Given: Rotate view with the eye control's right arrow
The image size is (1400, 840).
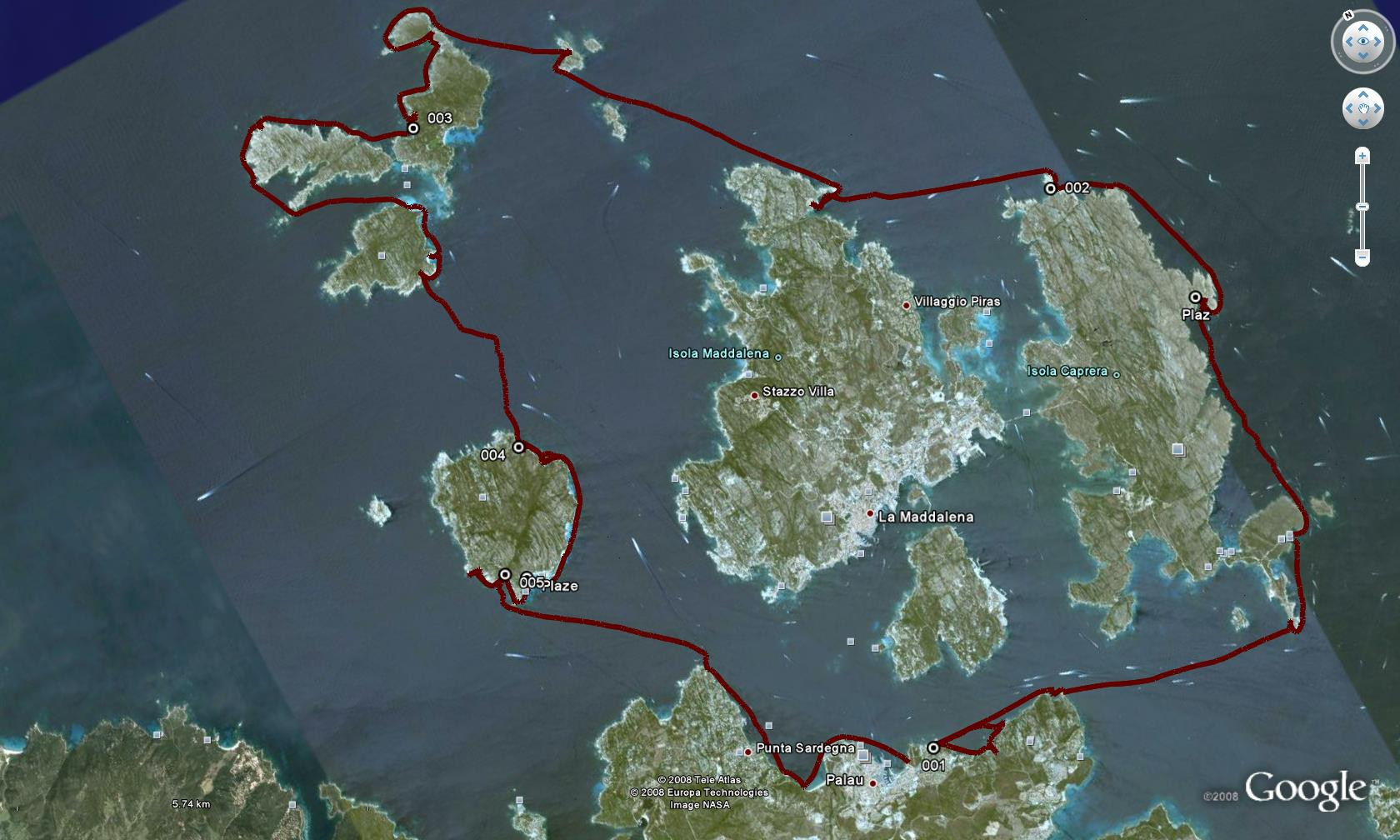Looking at the screenshot, I should point(1378,42).
